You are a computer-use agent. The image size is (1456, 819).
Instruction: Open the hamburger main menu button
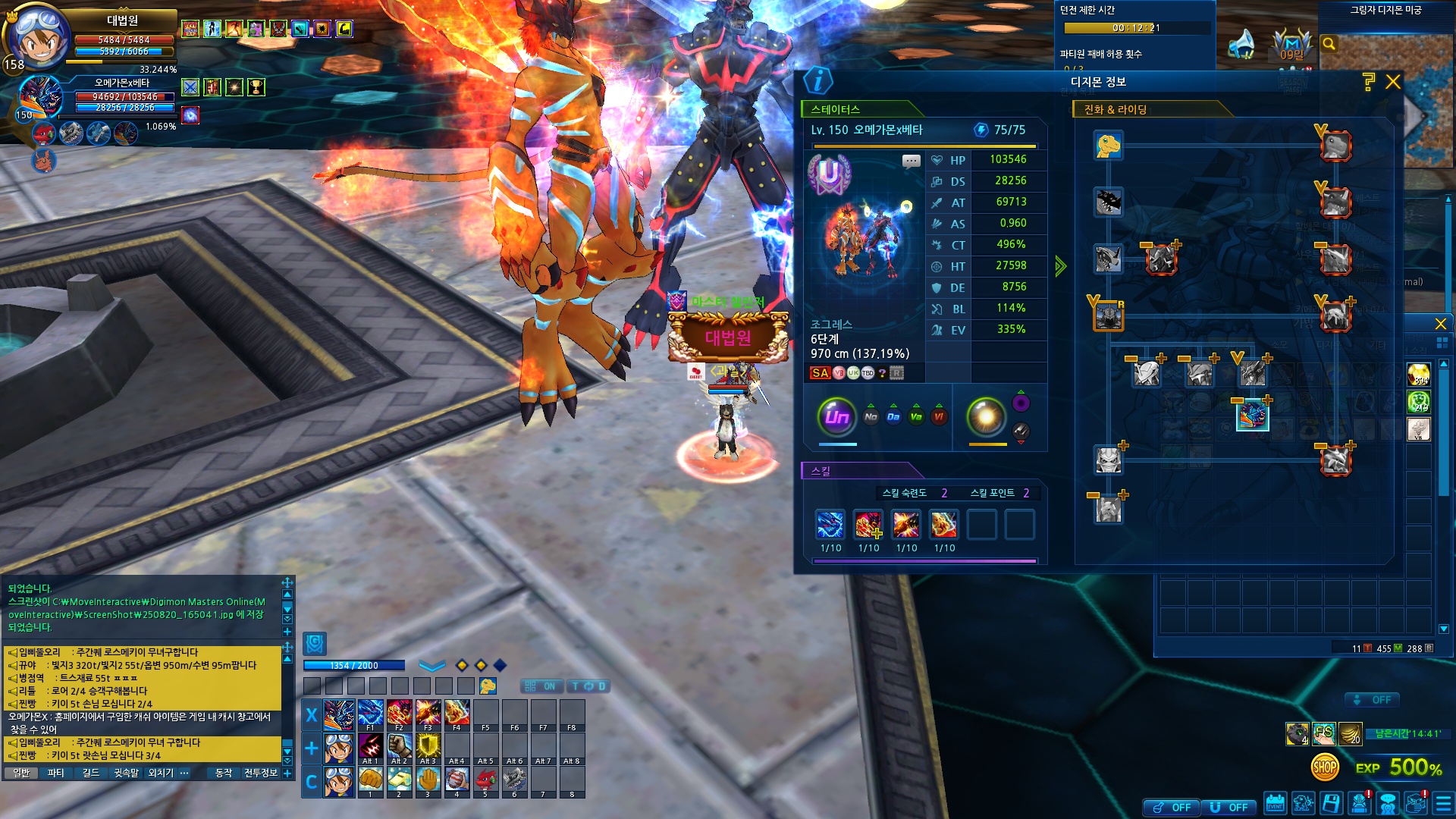click(x=1443, y=804)
